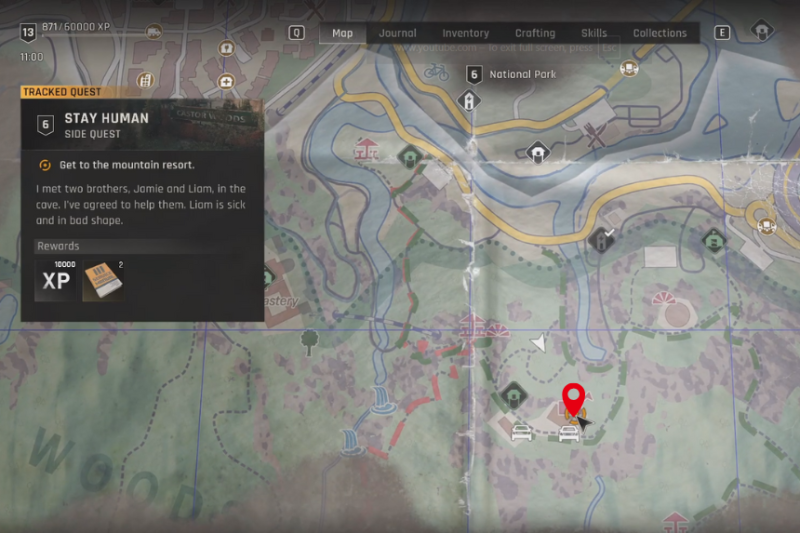Image resolution: width=800 pixels, height=533 pixels.
Task: Select the Map tab
Action: [x=342, y=33]
